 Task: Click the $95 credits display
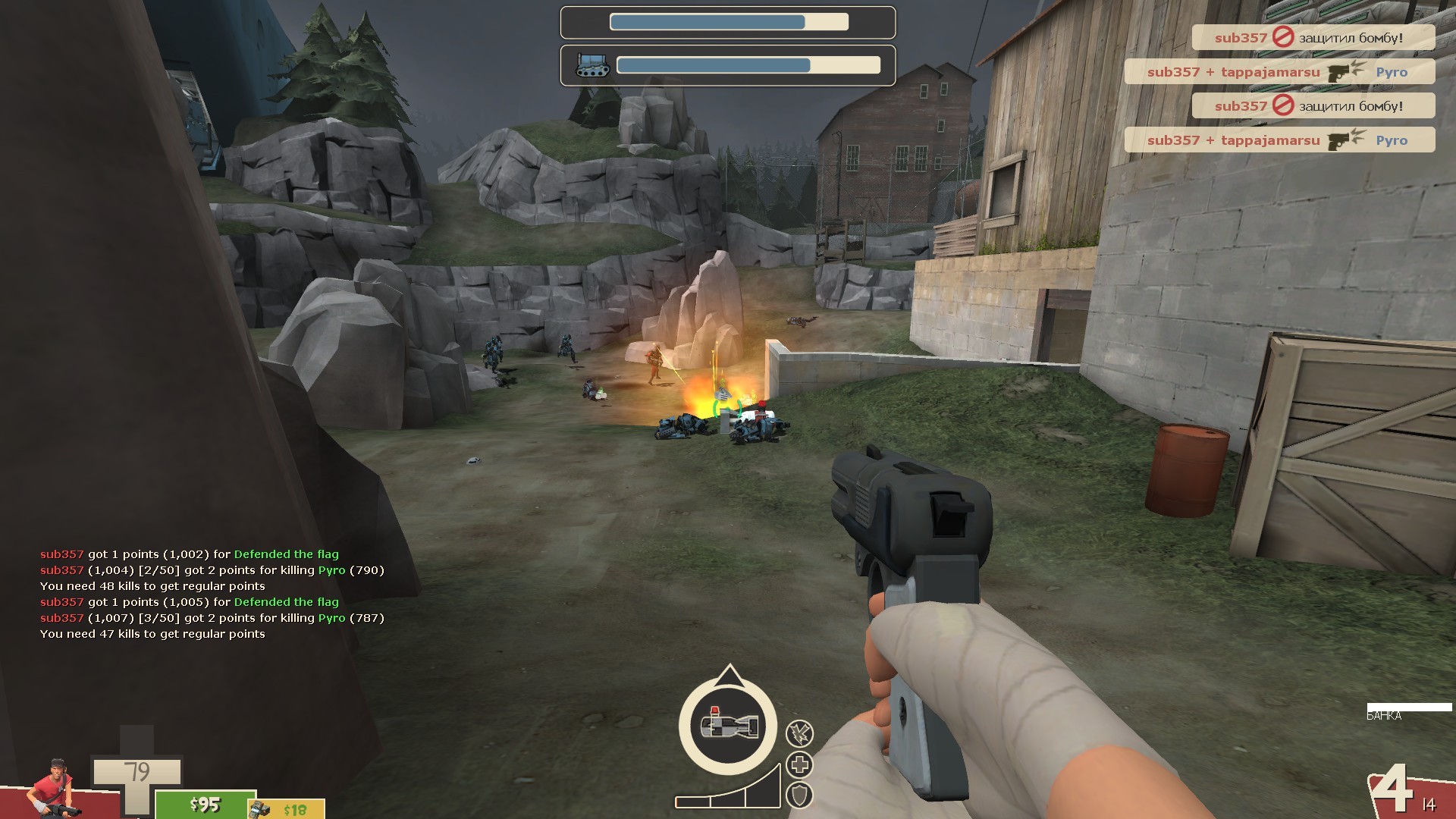pos(205,804)
